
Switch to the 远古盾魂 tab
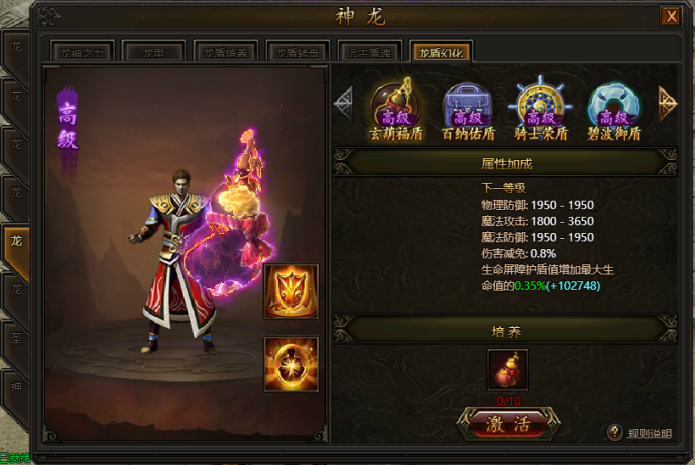coord(370,53)
